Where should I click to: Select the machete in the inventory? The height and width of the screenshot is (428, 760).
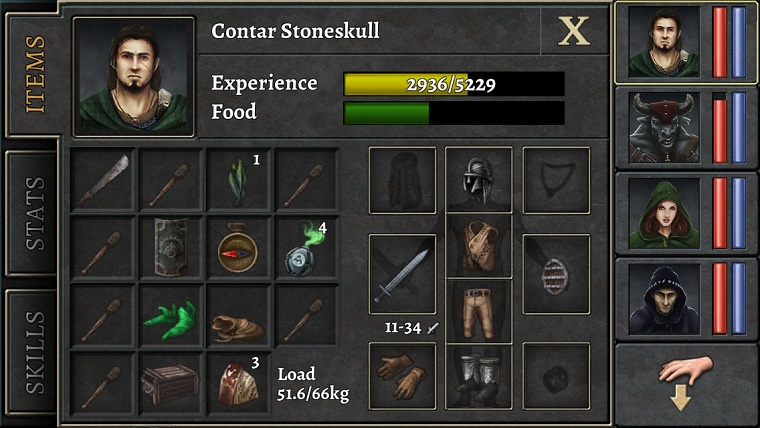[x=102, y=181]
